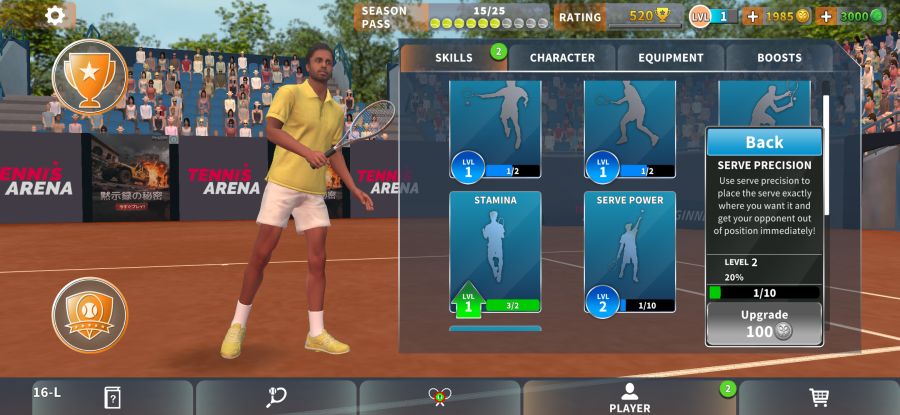Image resolution: width=900 pixels, height=415 pixels.
Task: Switch to the Skills tab
Action: 454,58
